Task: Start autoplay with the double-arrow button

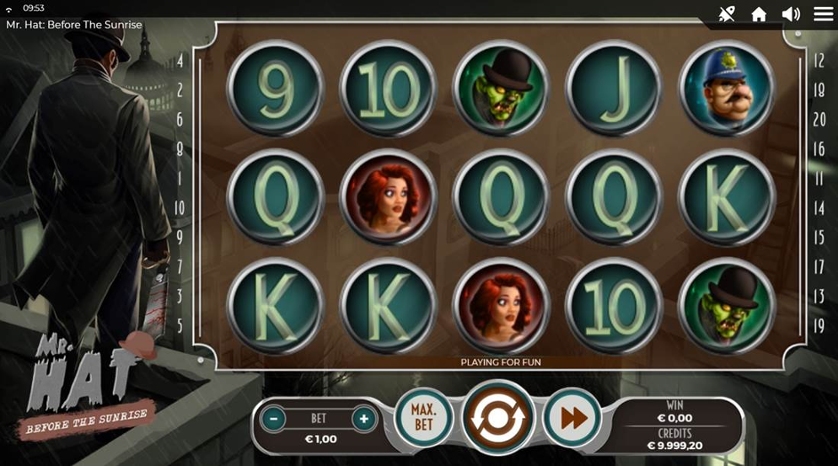Action: click(573, 418)
